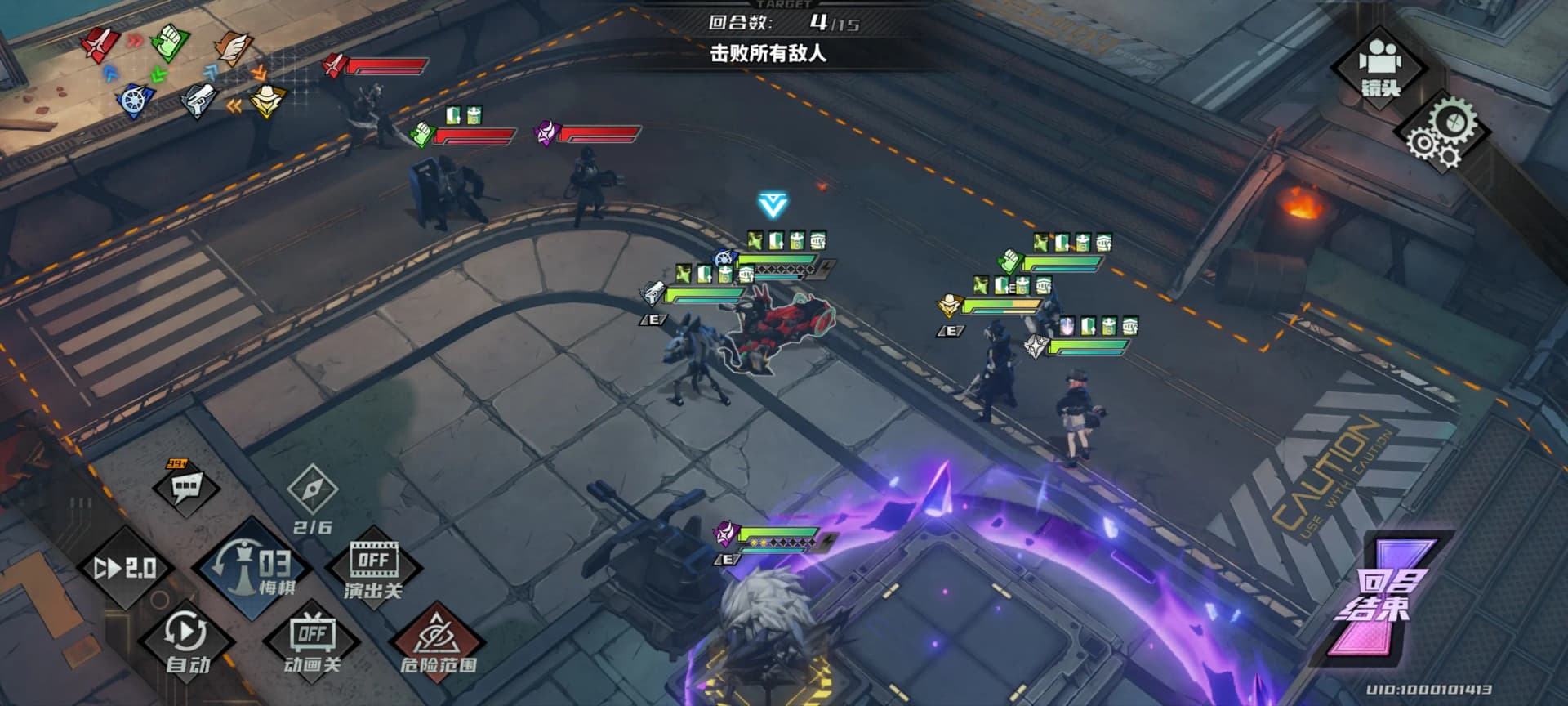Open the gear settings menu
The image size is (1568, 706).
[x=1441, y=132]
